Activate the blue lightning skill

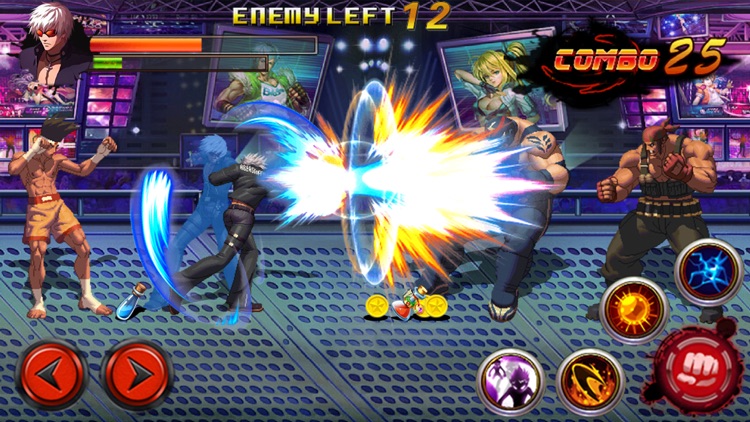pos(708,272)
